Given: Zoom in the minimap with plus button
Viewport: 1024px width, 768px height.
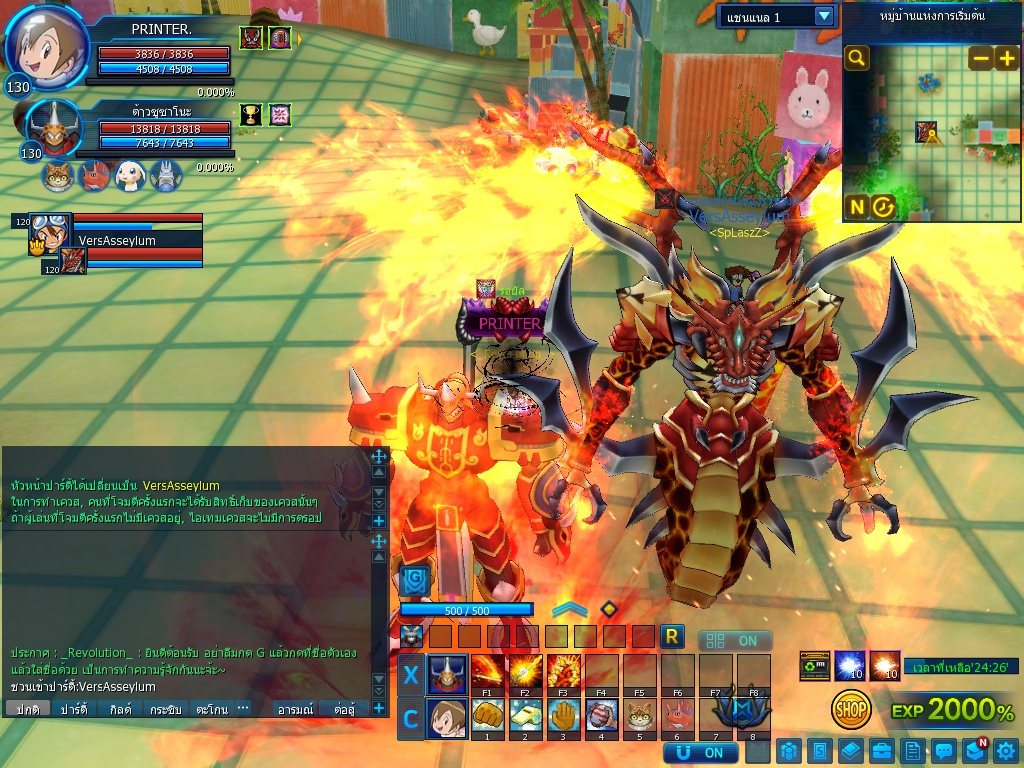Looking at the screenshot, I should [x=1006, y=58].
